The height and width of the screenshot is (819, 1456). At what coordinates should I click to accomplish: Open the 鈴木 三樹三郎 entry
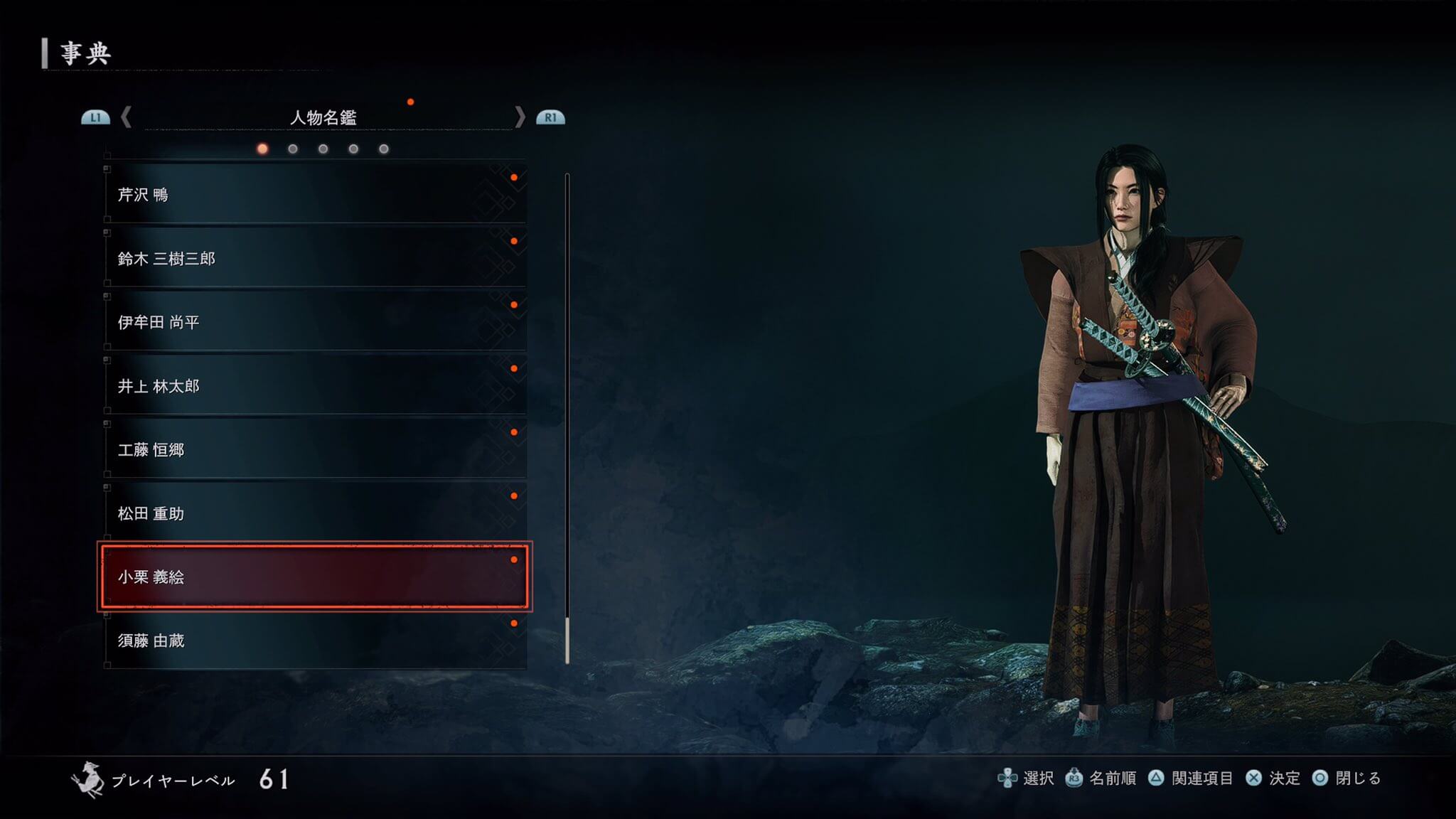(315, 258)
